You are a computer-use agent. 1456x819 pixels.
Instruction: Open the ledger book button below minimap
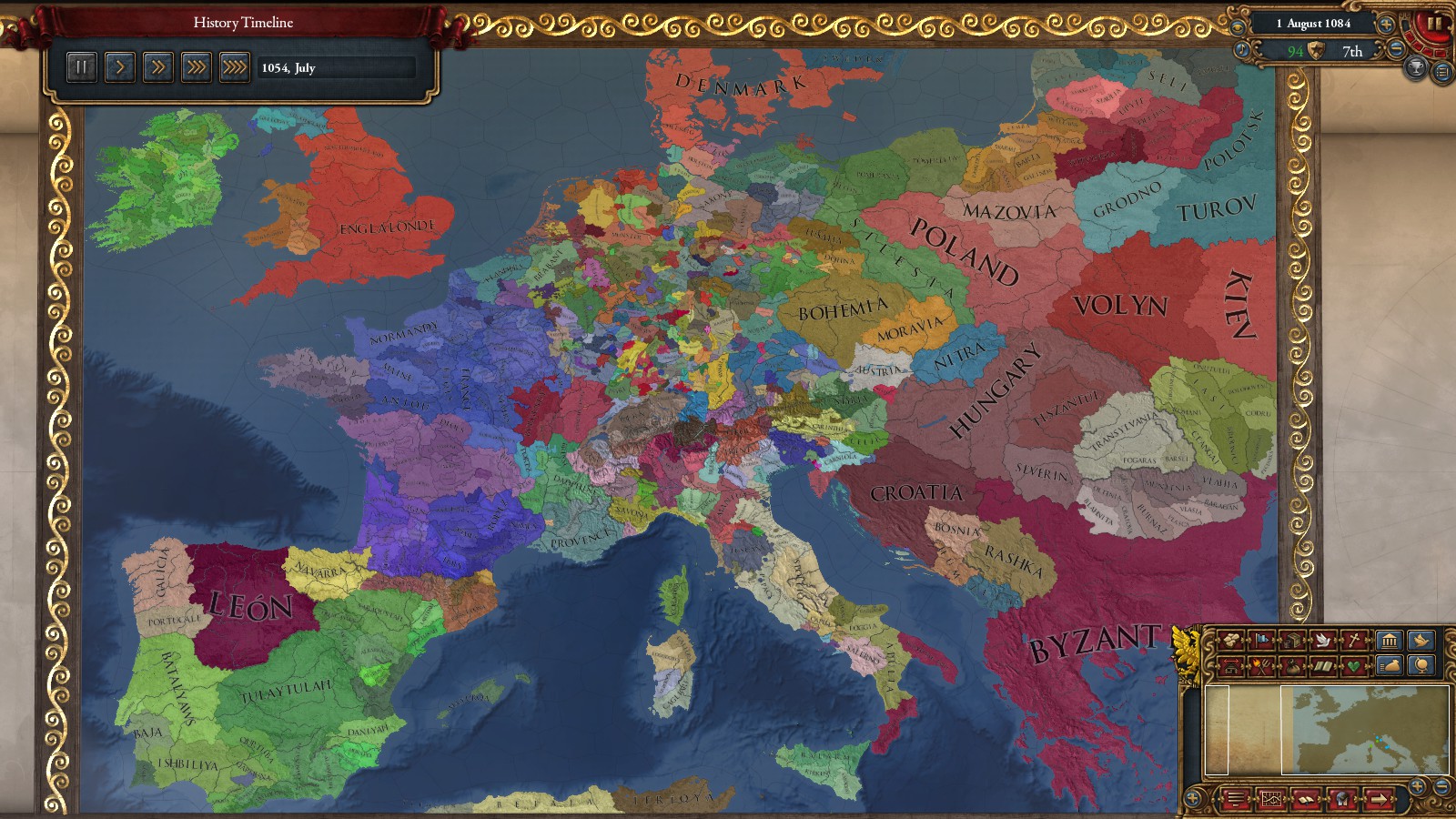click(1307, 799)
